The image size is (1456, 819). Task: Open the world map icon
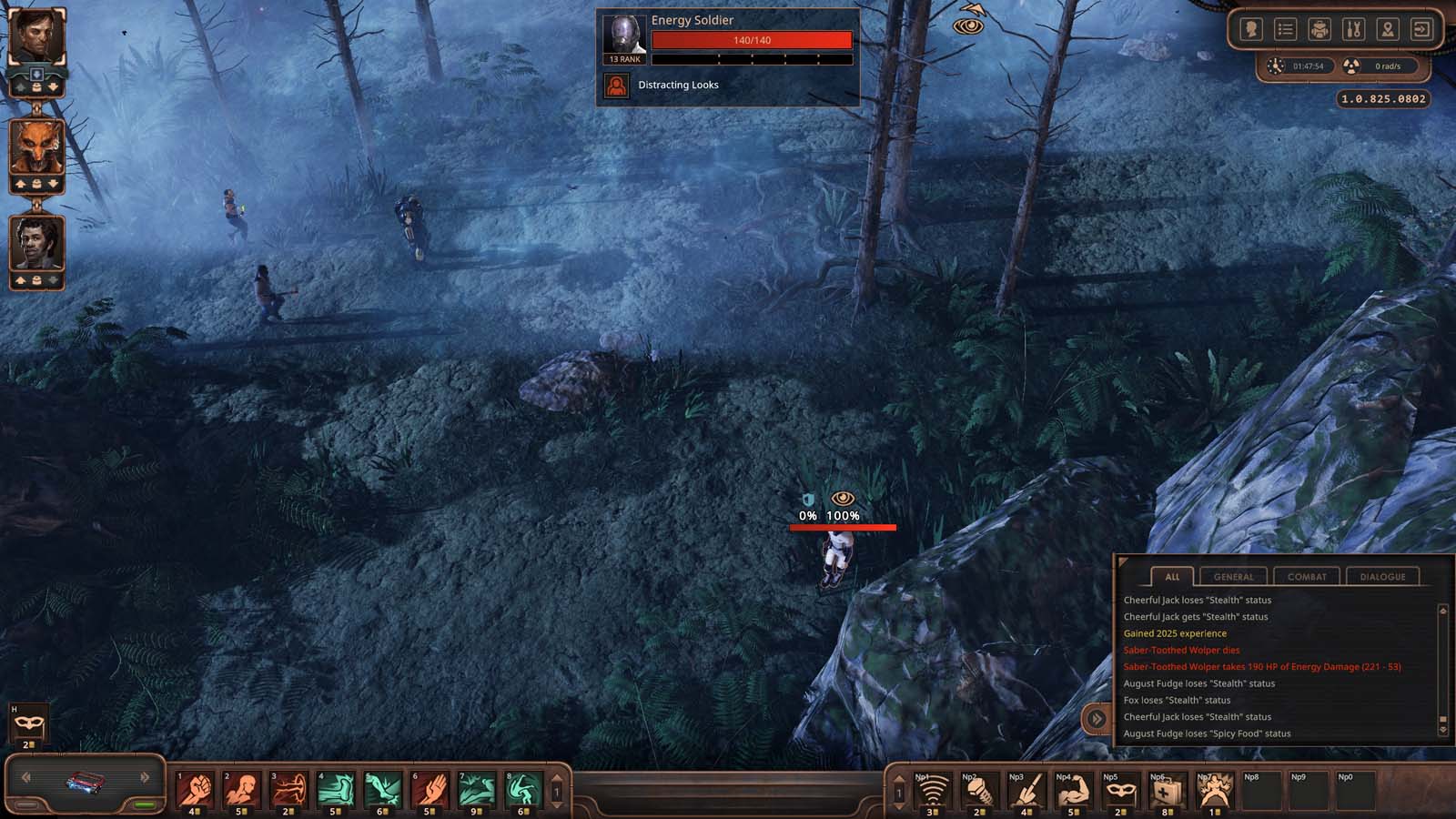coord(1386,29)
